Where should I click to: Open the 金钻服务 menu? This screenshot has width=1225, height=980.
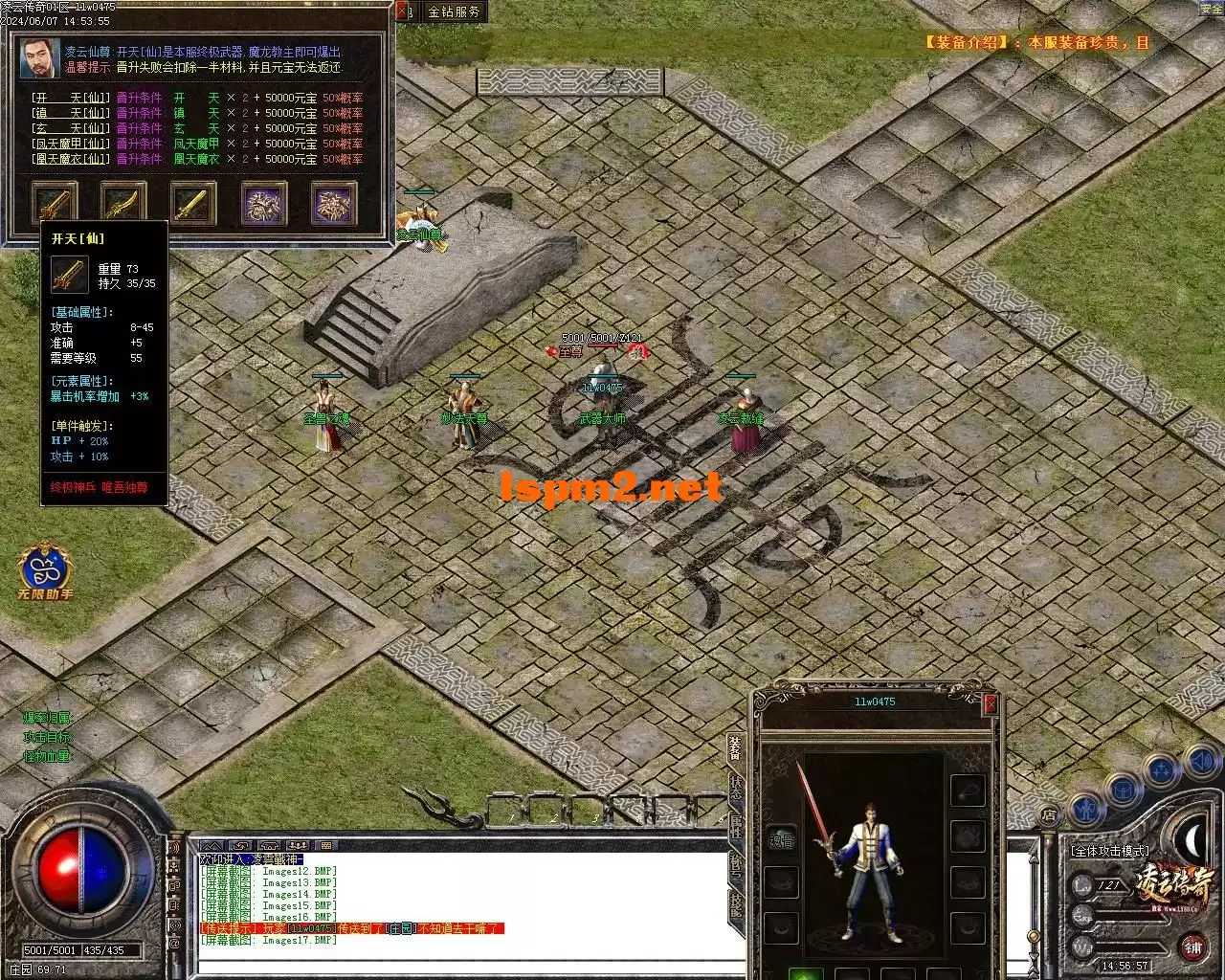(x=454, y=11)
